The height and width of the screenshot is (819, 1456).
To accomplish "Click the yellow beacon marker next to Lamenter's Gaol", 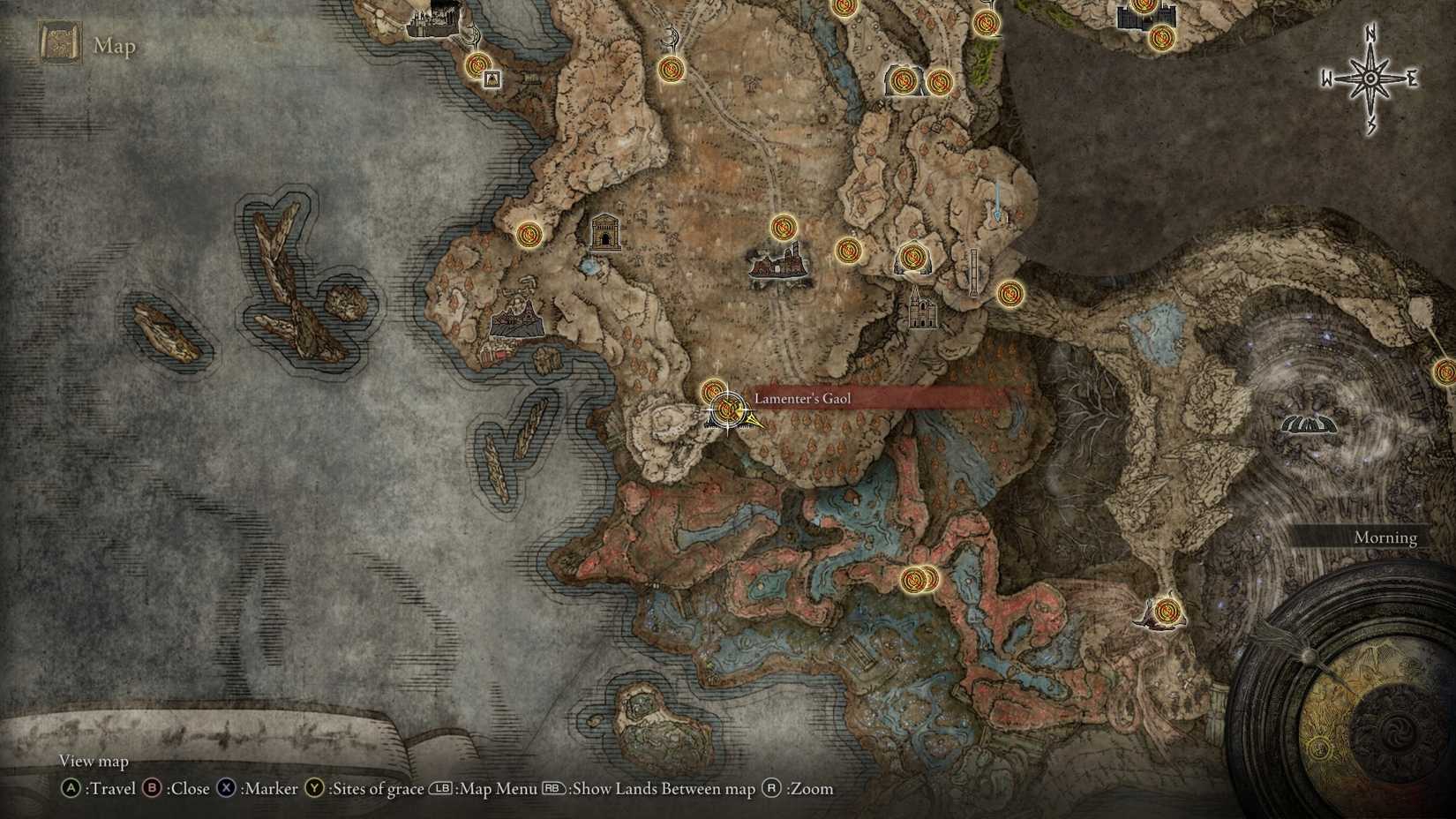I will (x=753, y=419).
